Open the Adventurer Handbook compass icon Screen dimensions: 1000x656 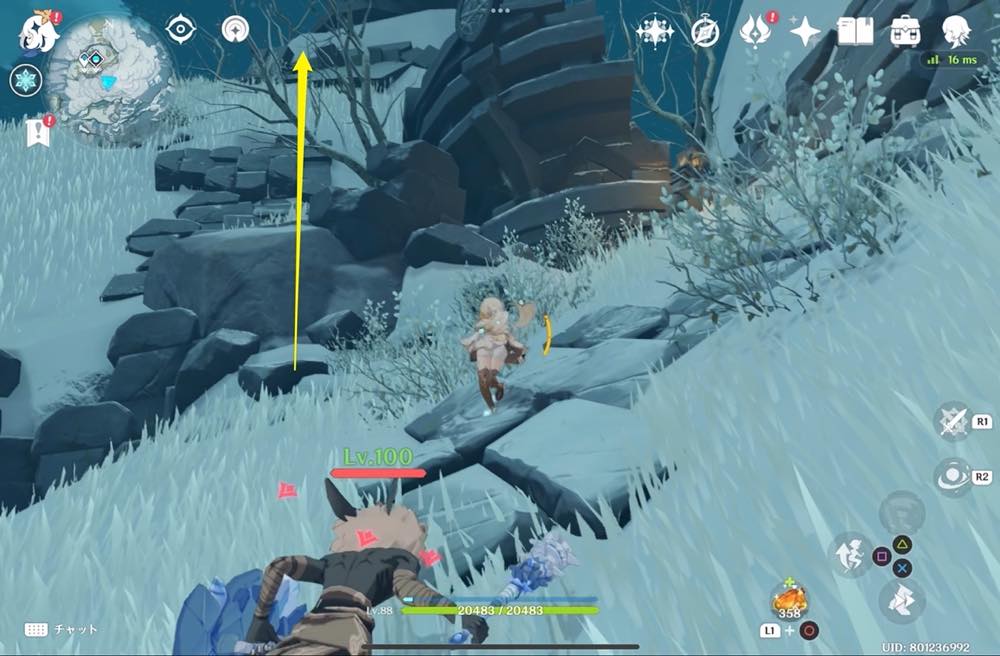(706, 32)
